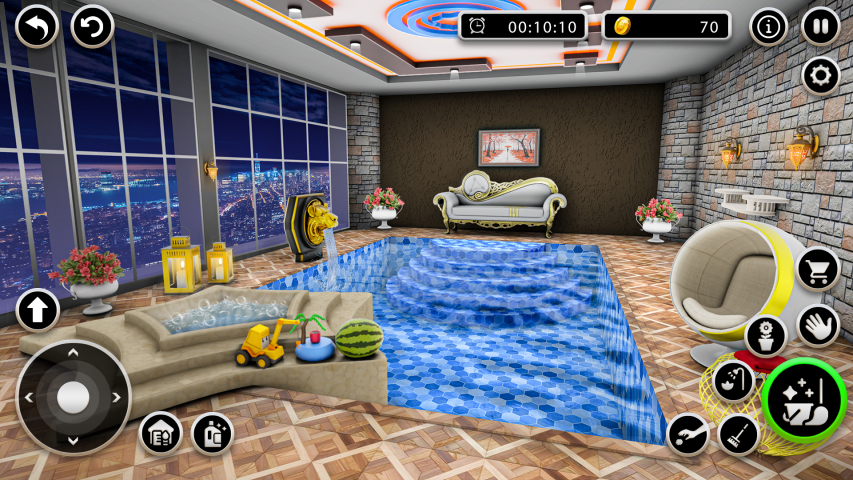Select the broom sweeping tool
Screen dimensions: 853x480
tap(738, 434)
